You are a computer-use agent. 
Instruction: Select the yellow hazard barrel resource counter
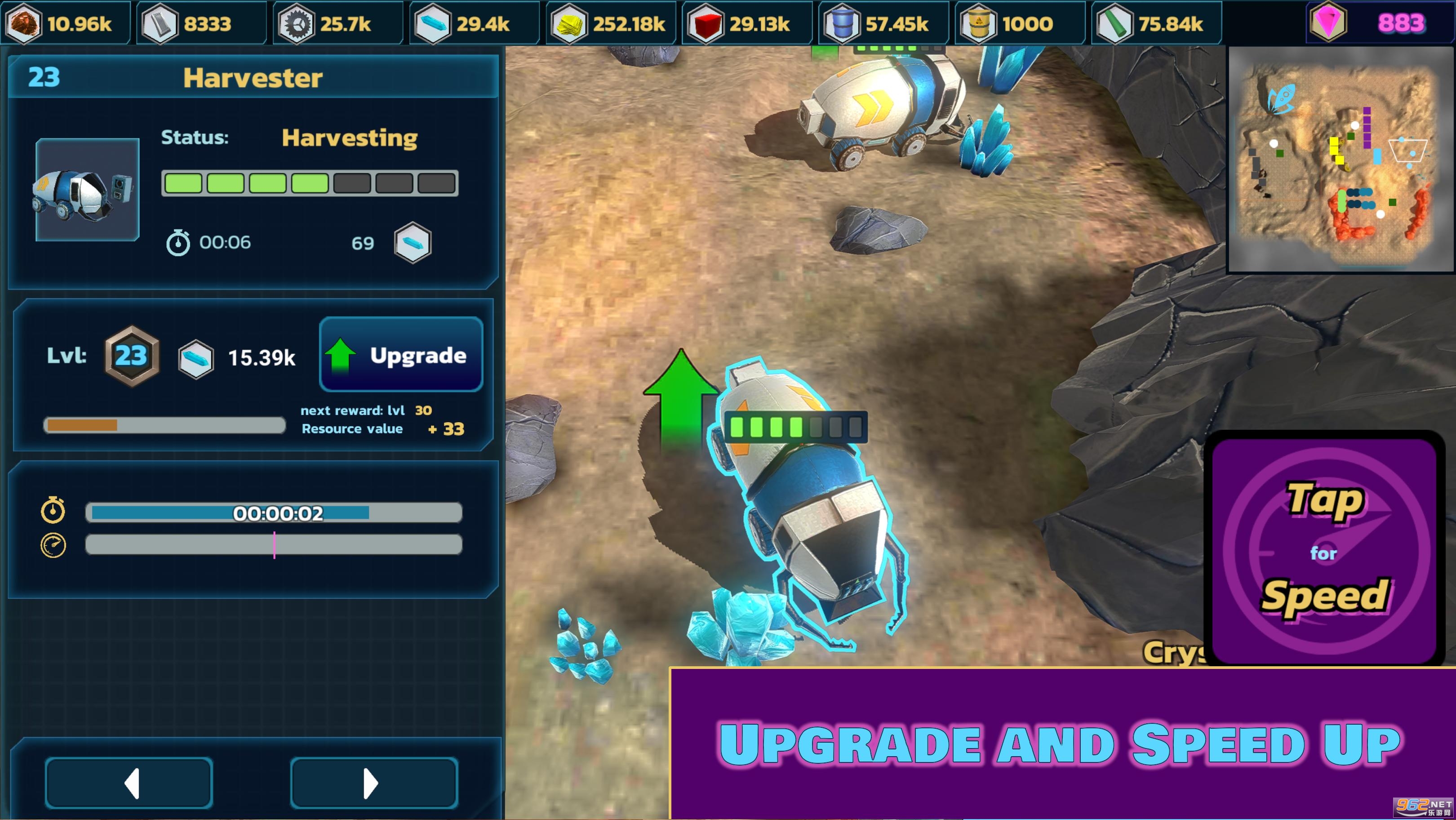coord(1019,23)
